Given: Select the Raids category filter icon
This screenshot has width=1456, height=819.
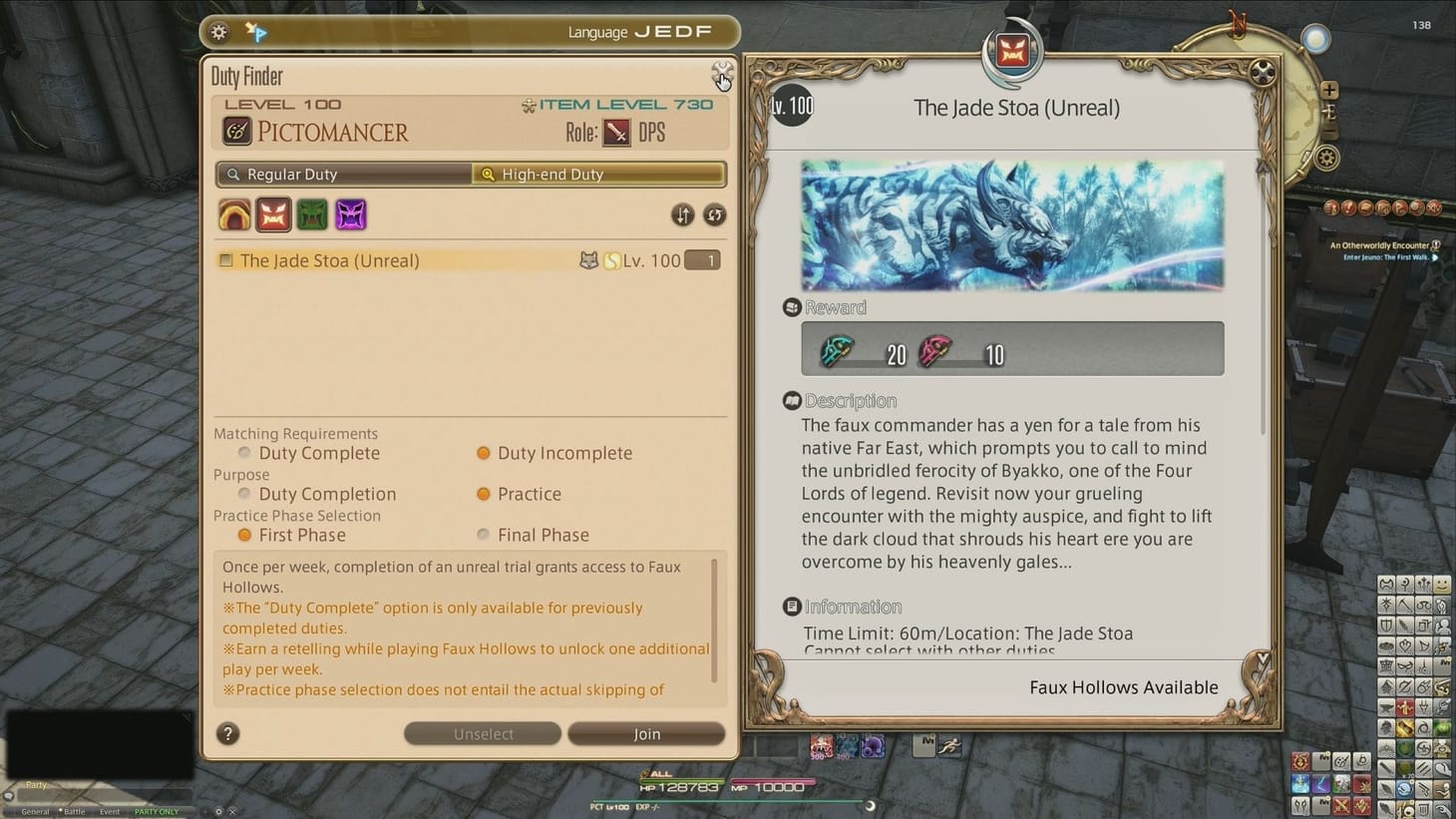Looking at the screenshot, I should point(312,214).
